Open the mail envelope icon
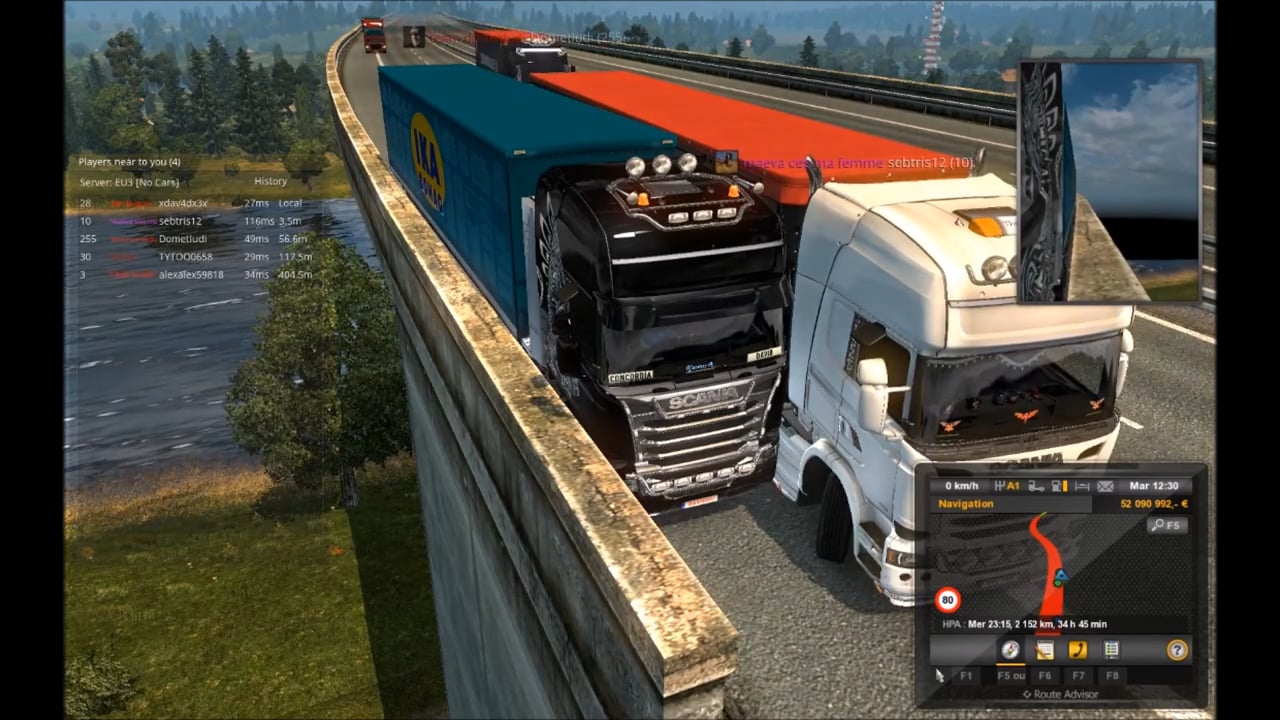This screenshot has height=720, width=1280. click(x=1105, y=486)
